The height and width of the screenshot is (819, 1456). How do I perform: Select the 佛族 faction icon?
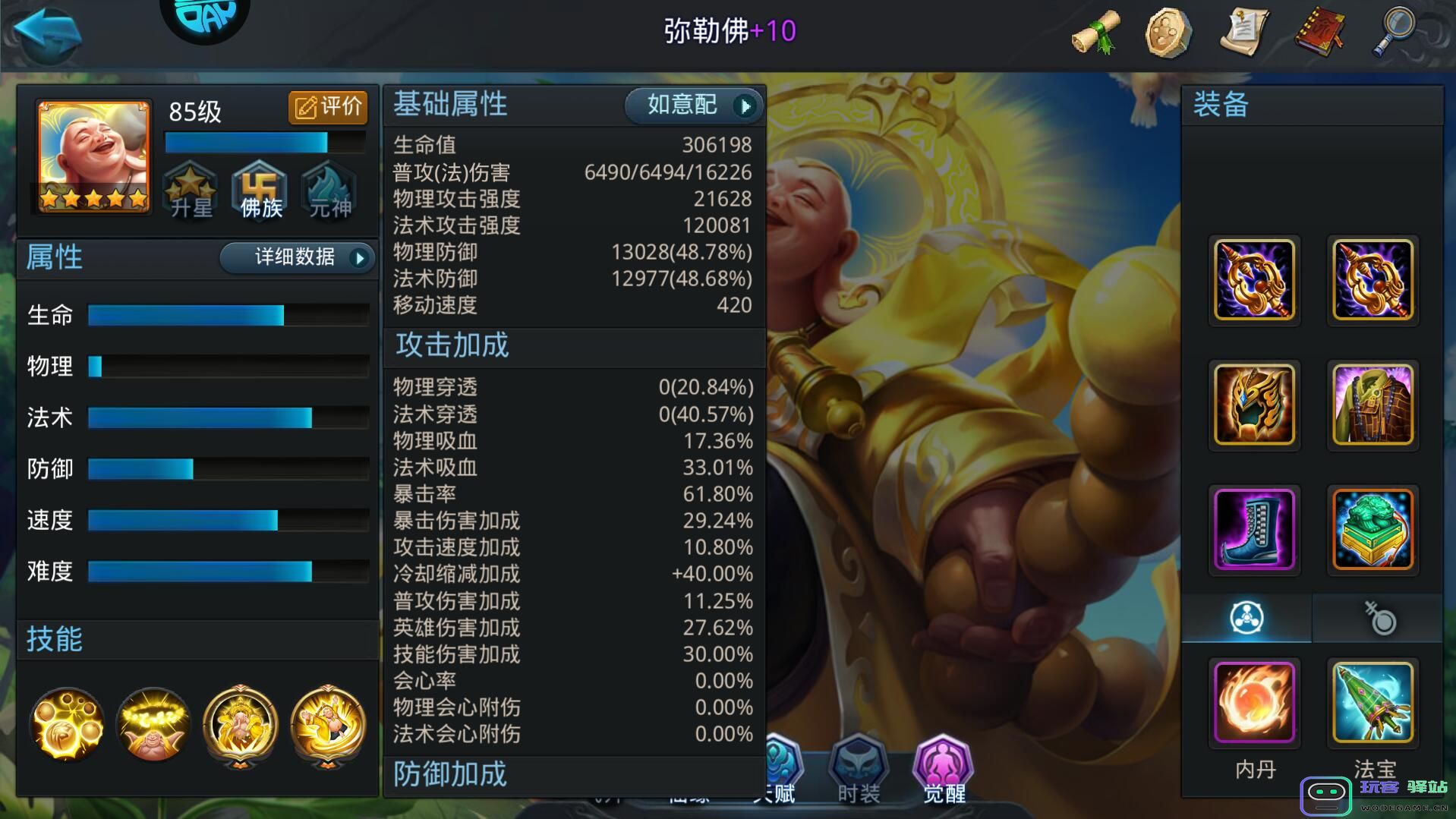pos(260,191)
